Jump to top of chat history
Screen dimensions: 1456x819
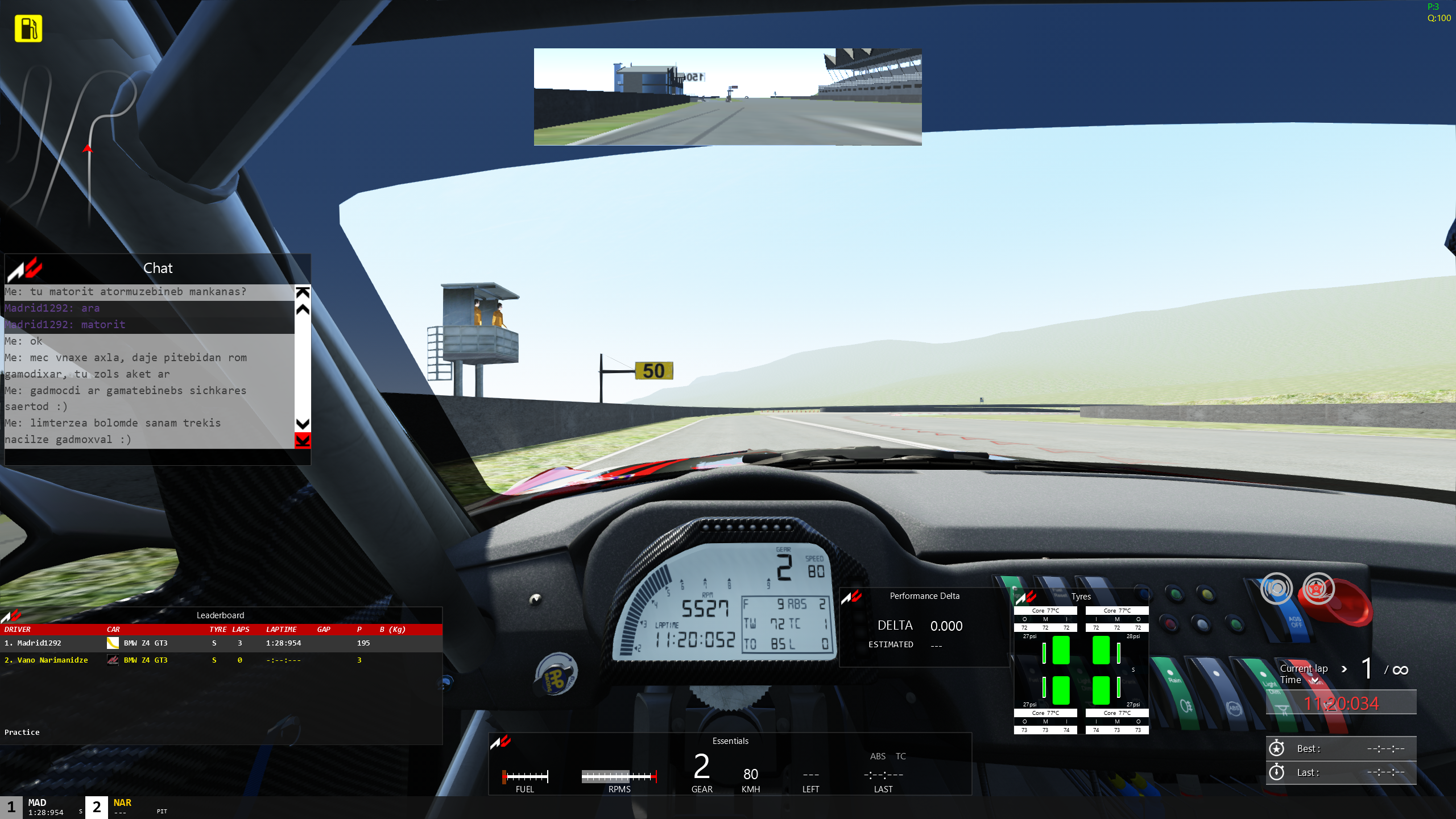pyautogui.click(x=303, y=292)
